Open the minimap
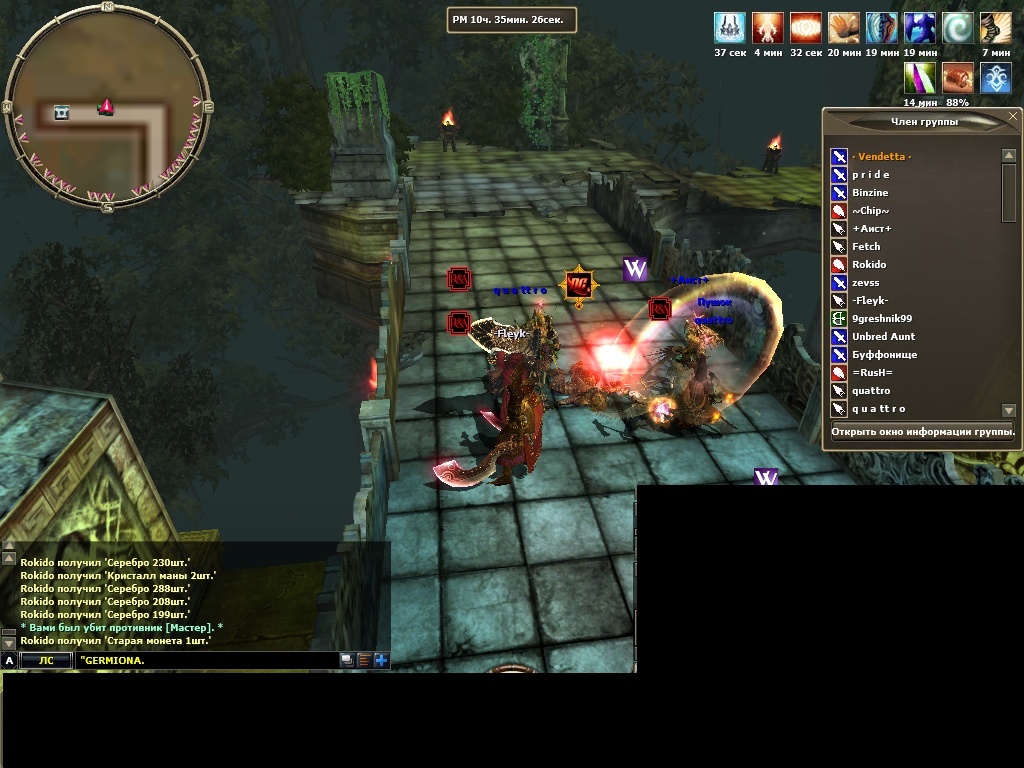The width and height of the screenshot is (1024, 768). coord(107,105)
